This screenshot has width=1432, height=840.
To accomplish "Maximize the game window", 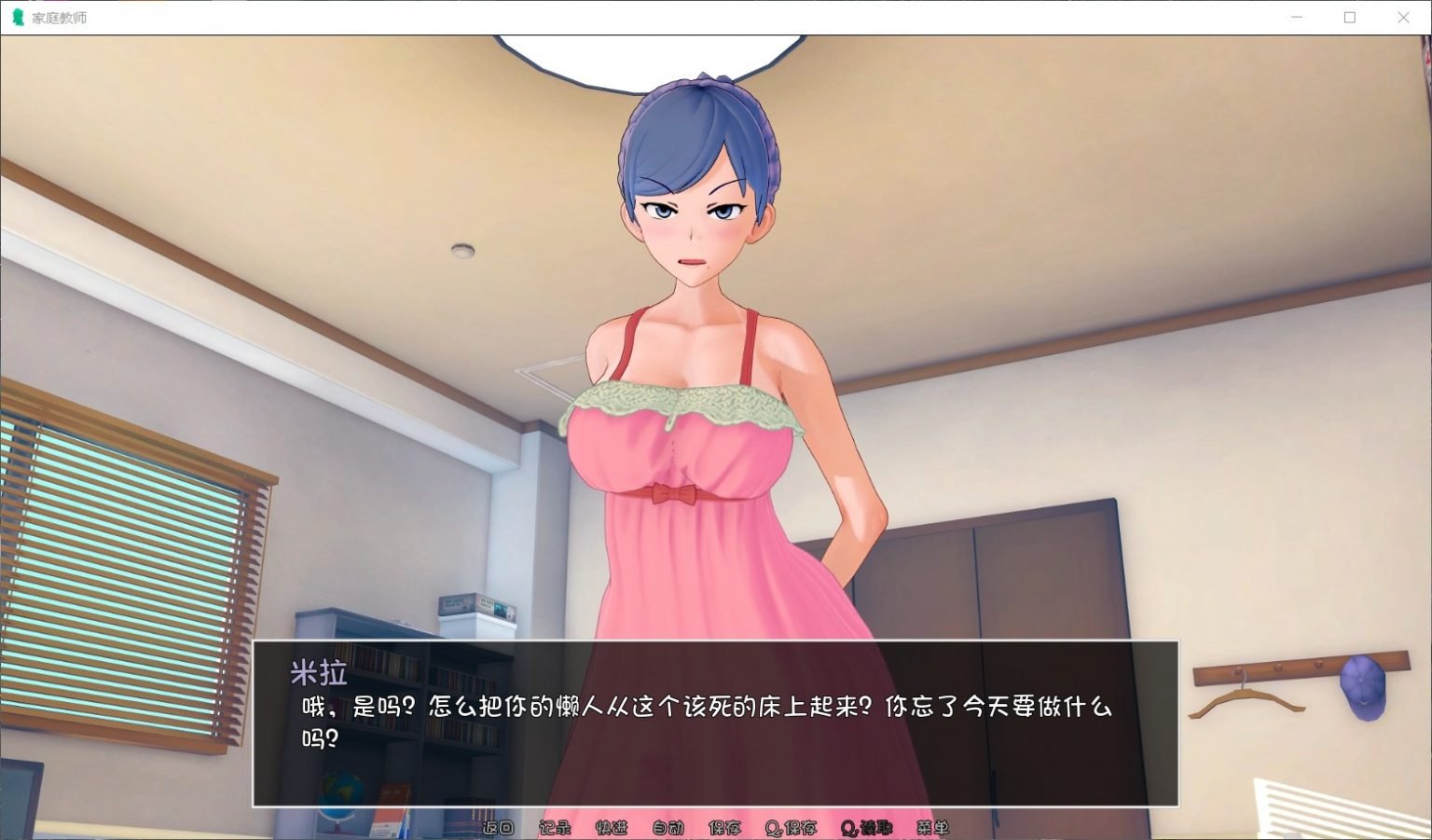I will click(1348, 17).
